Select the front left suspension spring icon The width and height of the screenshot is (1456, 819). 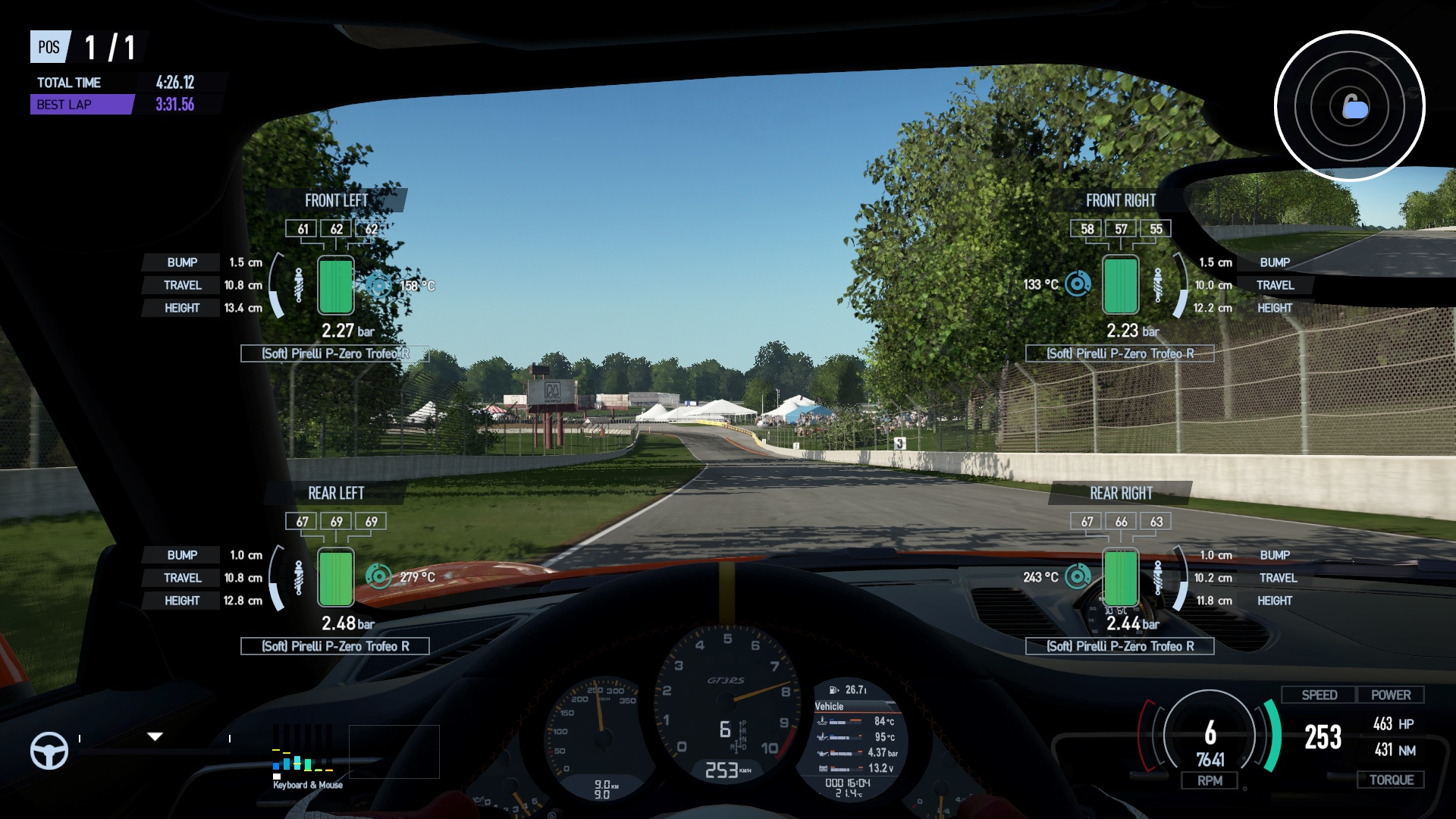pyautogui.click(x=299, y=285)
